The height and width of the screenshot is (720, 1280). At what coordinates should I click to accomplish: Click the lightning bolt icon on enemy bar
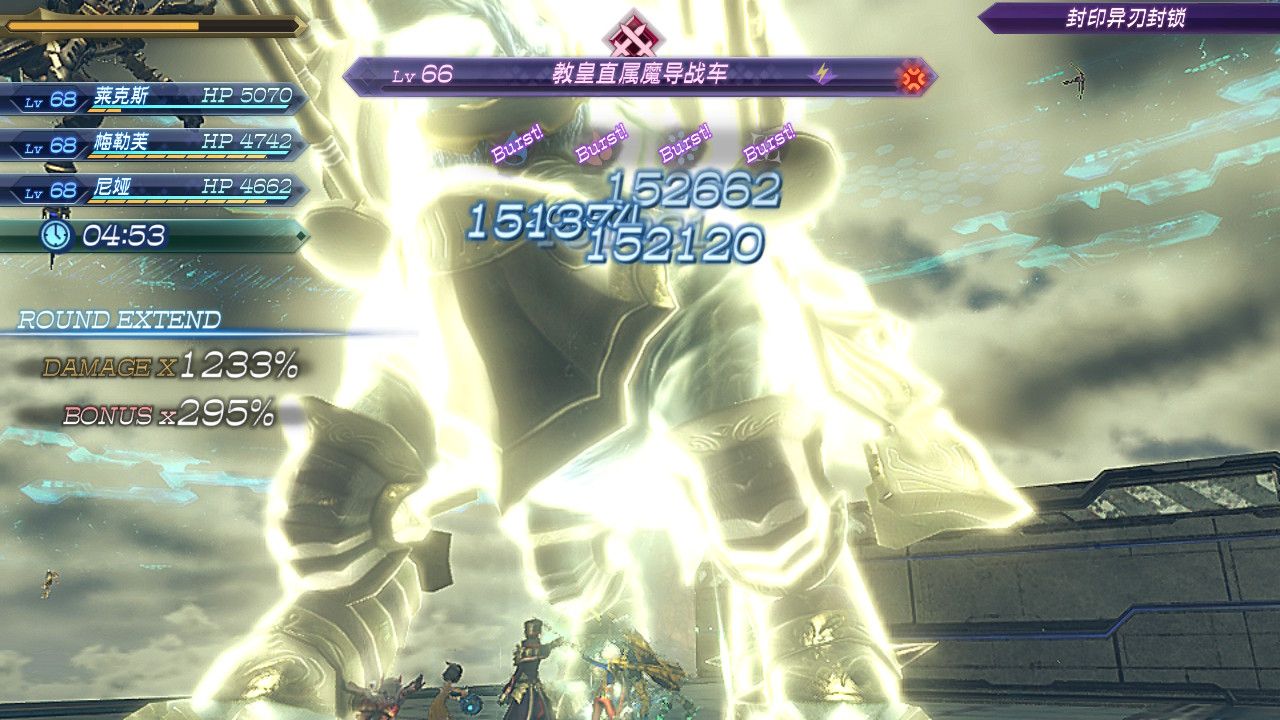tap(823, 75)
